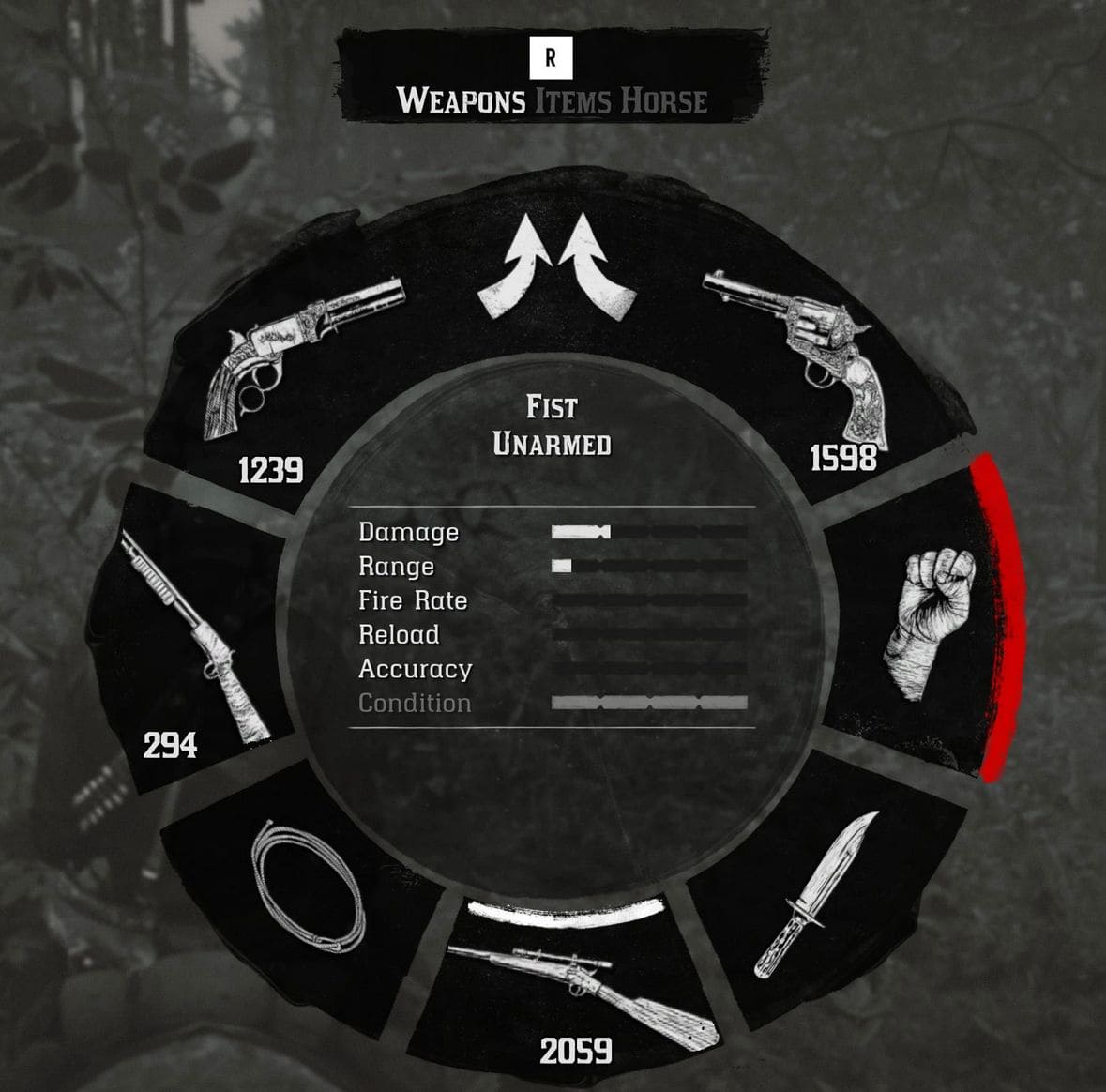Switch to the Weapons tab

click(461, 100)
